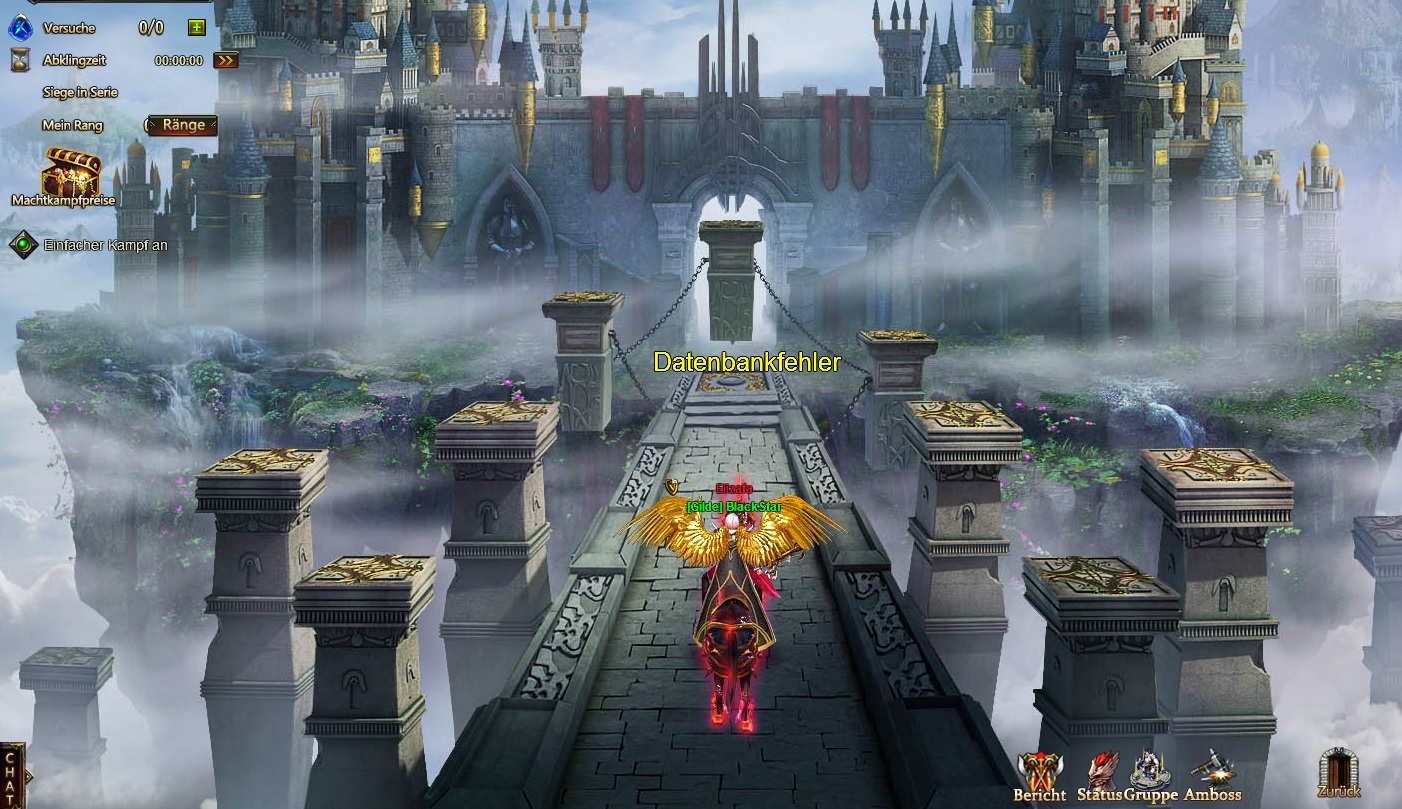Add more attempts with the green plus
The width and height of the screenshot is (1402, 809).
pos(197,28)
